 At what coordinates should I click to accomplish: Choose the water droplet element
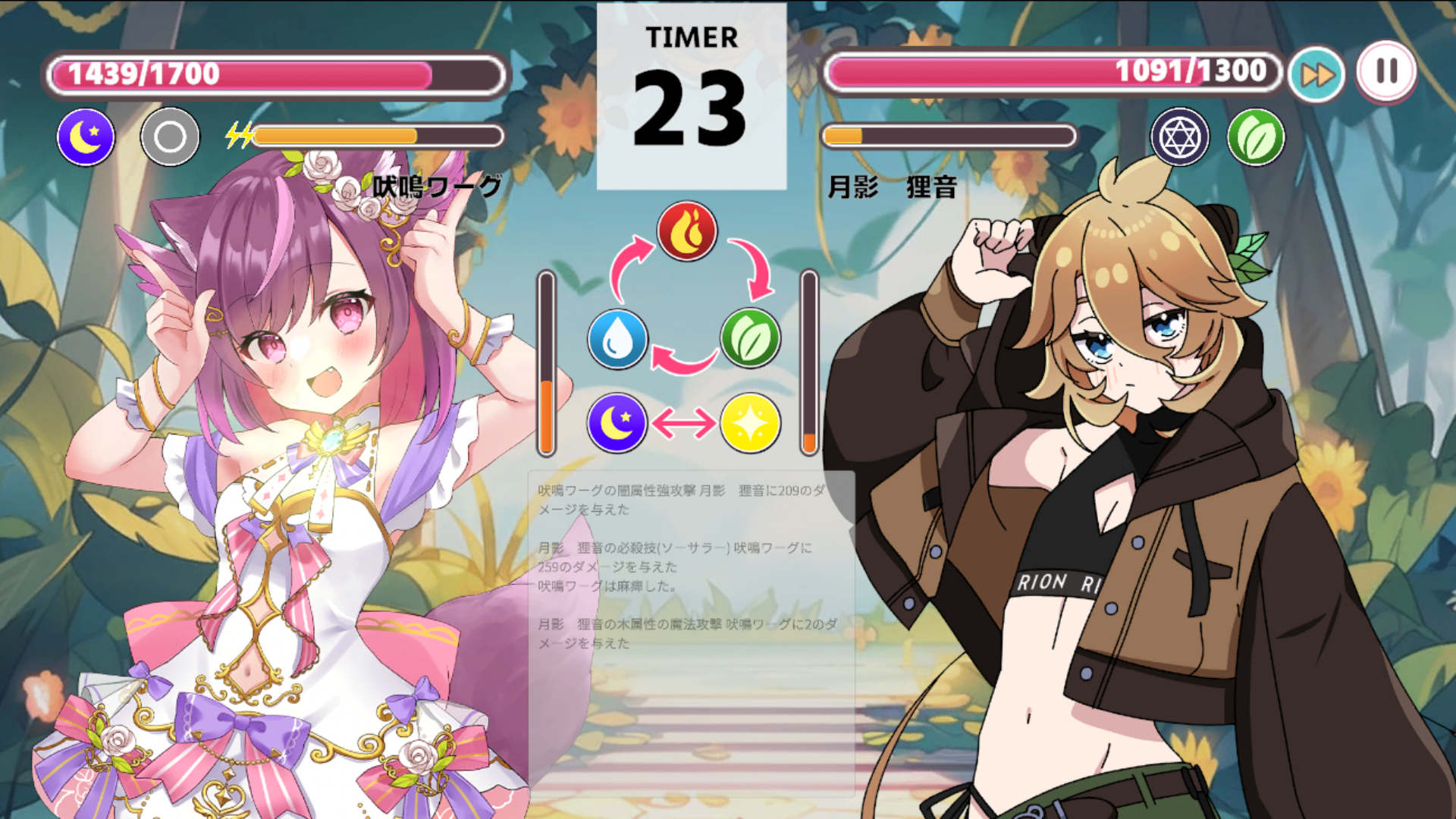coord(618,339)
